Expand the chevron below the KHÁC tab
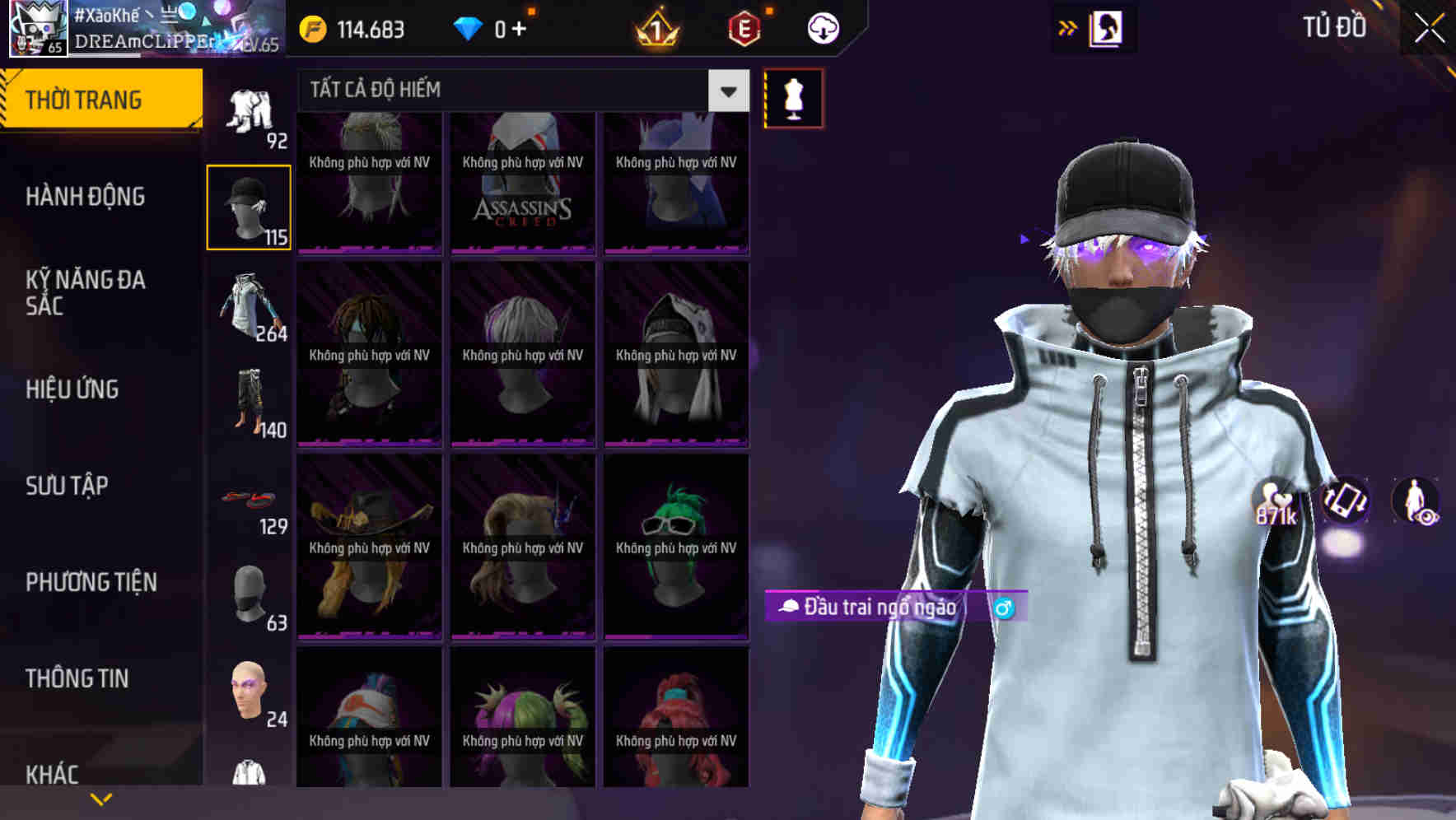 tap(100, 797)
